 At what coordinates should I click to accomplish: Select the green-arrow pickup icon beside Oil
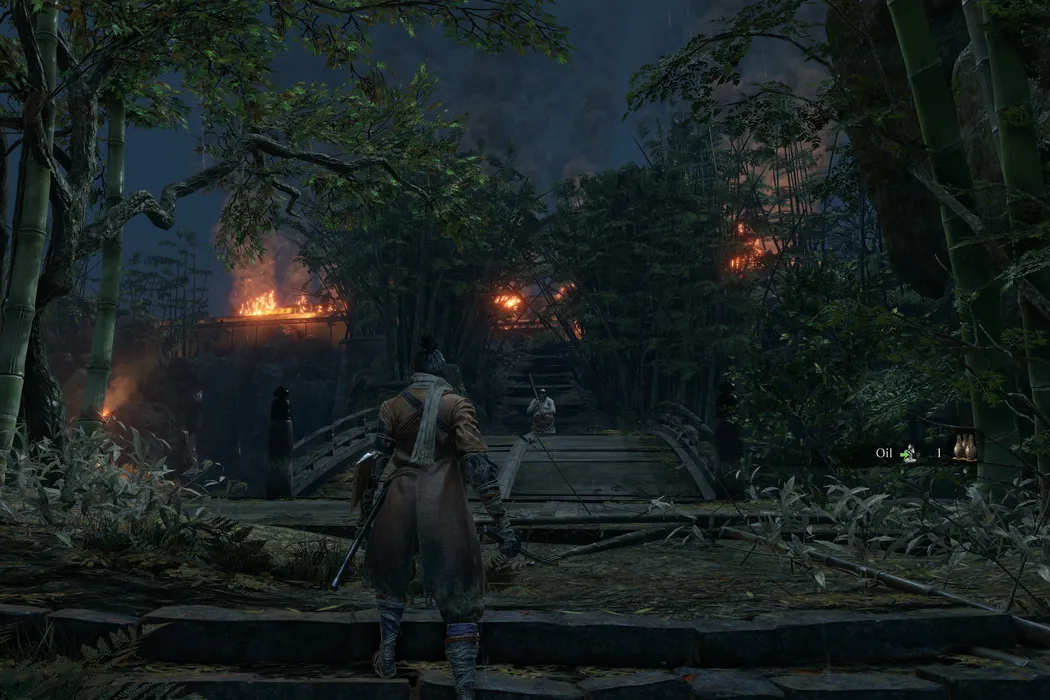[x=908, y=453]
